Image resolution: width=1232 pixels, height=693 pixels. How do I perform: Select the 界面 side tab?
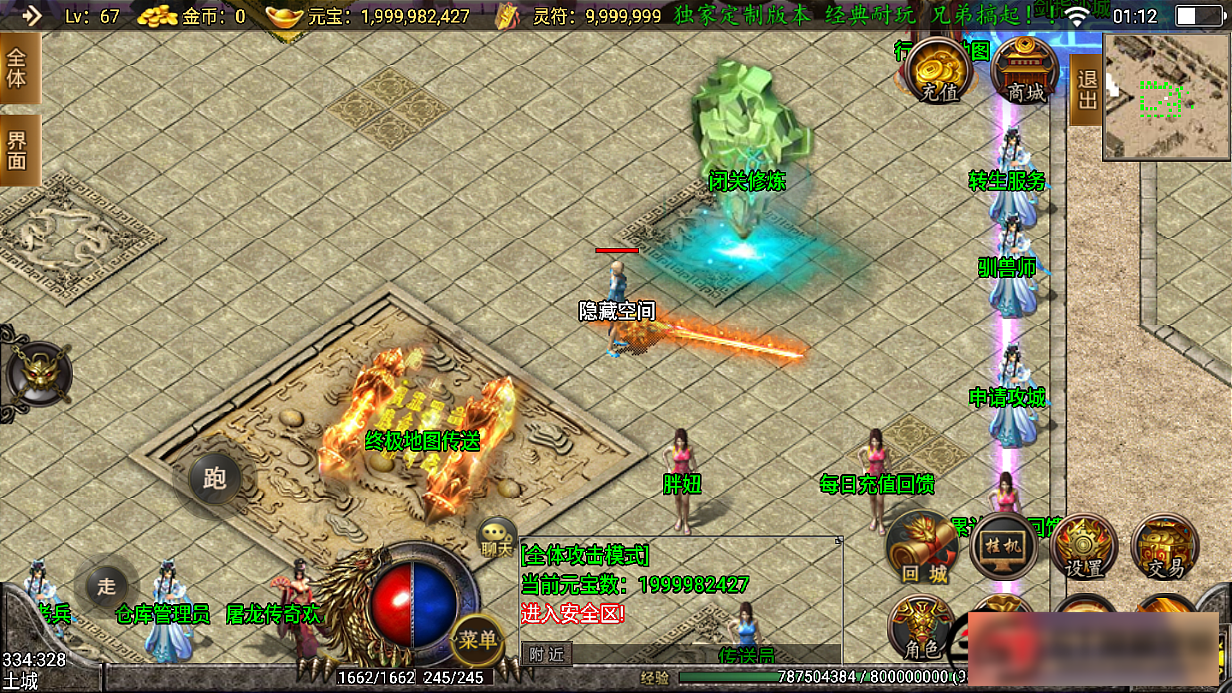18,149
